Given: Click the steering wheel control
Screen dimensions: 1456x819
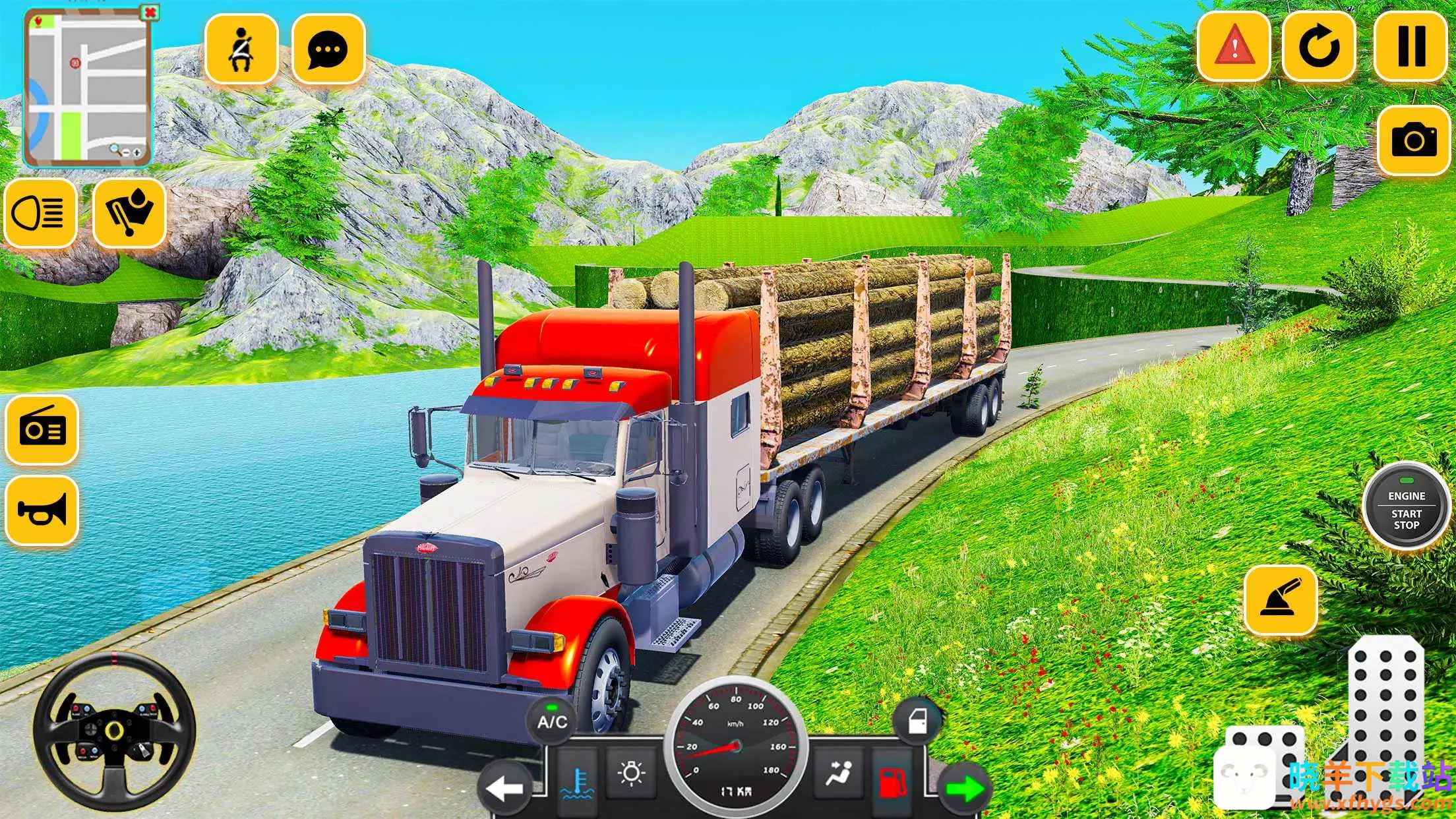Looking at the screenshot, I should pos(114,731).
